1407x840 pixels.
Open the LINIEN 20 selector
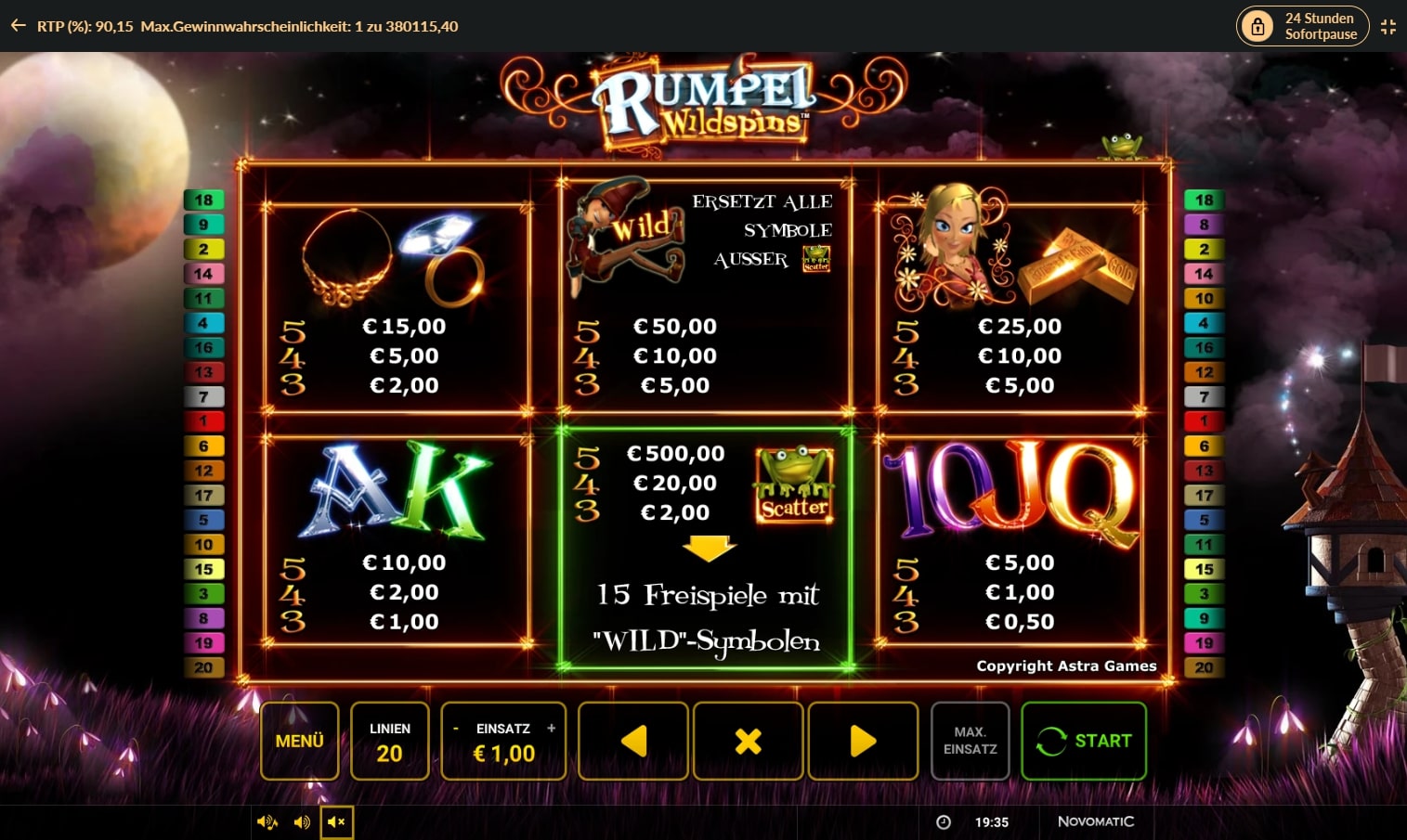click(389, 741)
